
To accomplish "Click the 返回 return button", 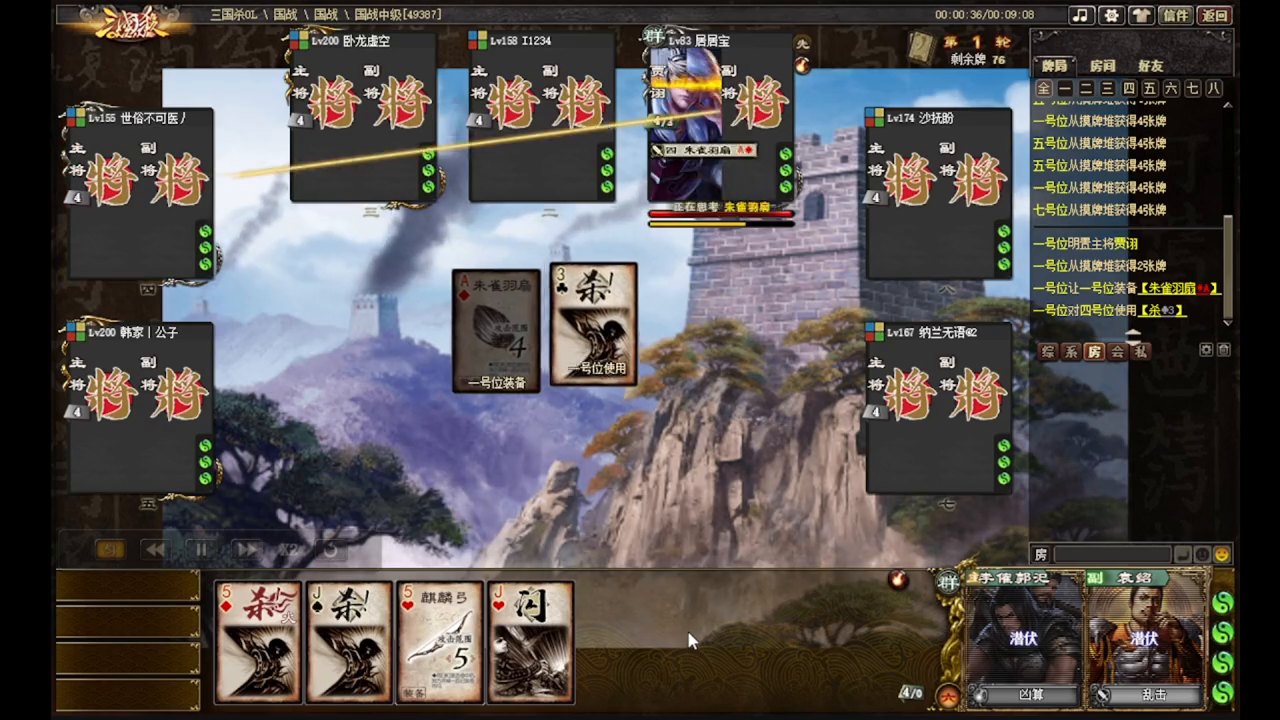I will (x=1215, y=15).
